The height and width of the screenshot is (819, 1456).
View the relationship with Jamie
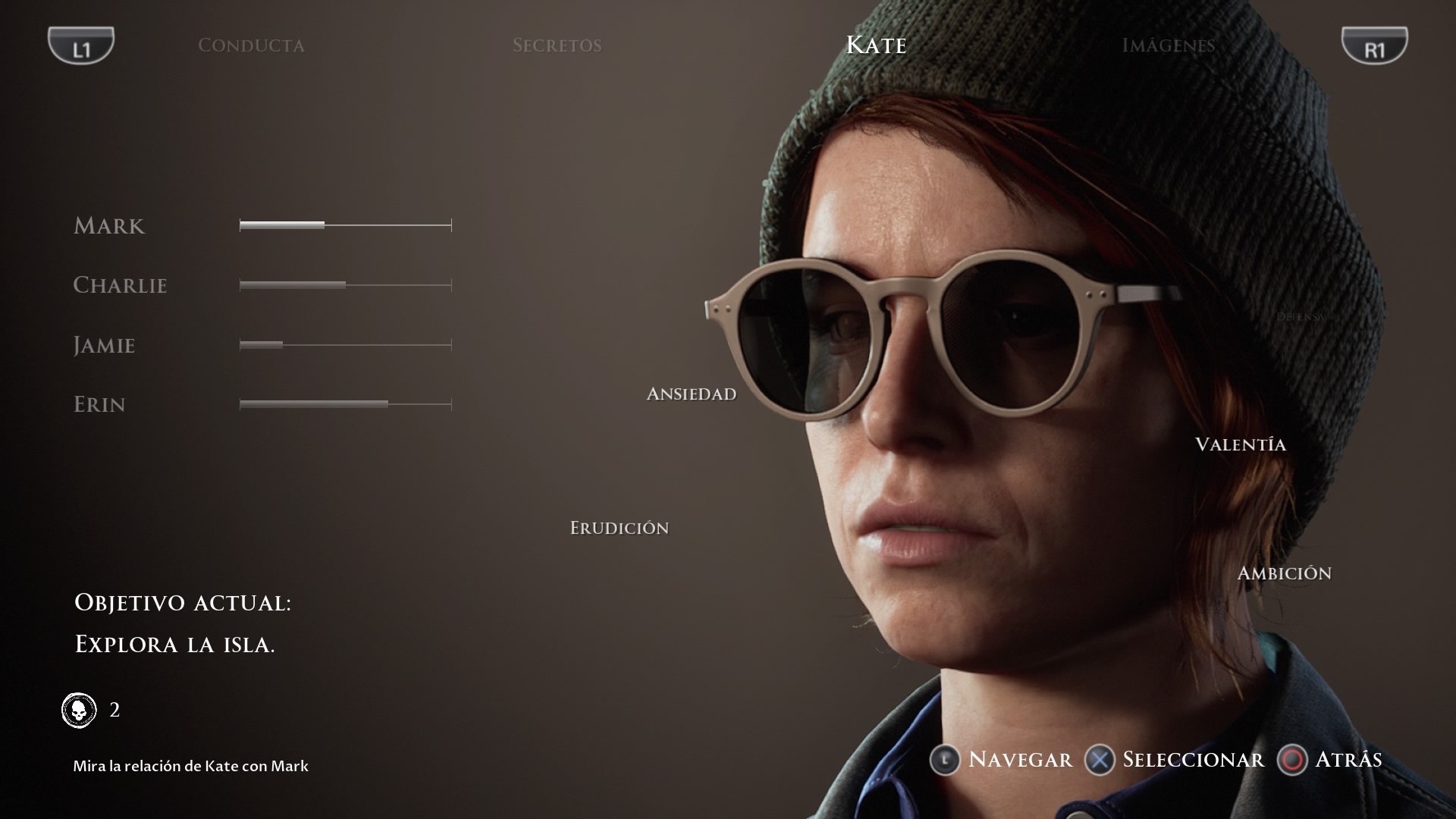(x=104, y=345)
